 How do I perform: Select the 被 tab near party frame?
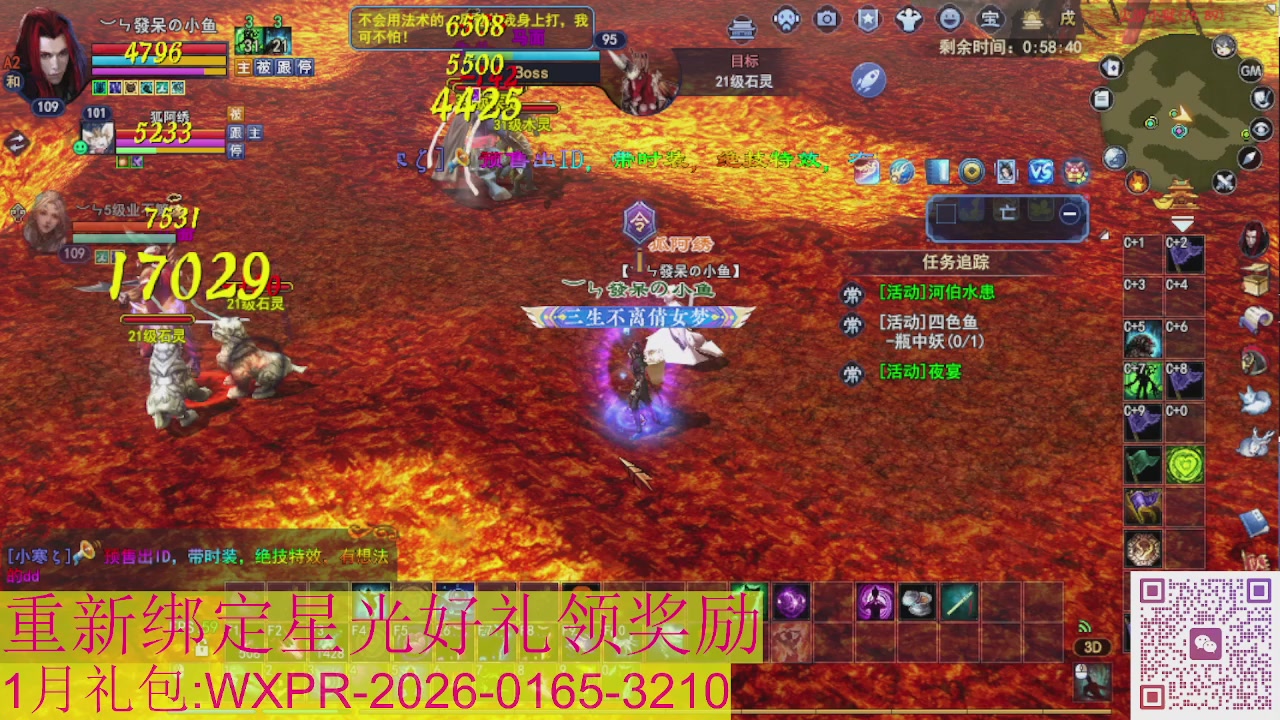tap(237, 113)
